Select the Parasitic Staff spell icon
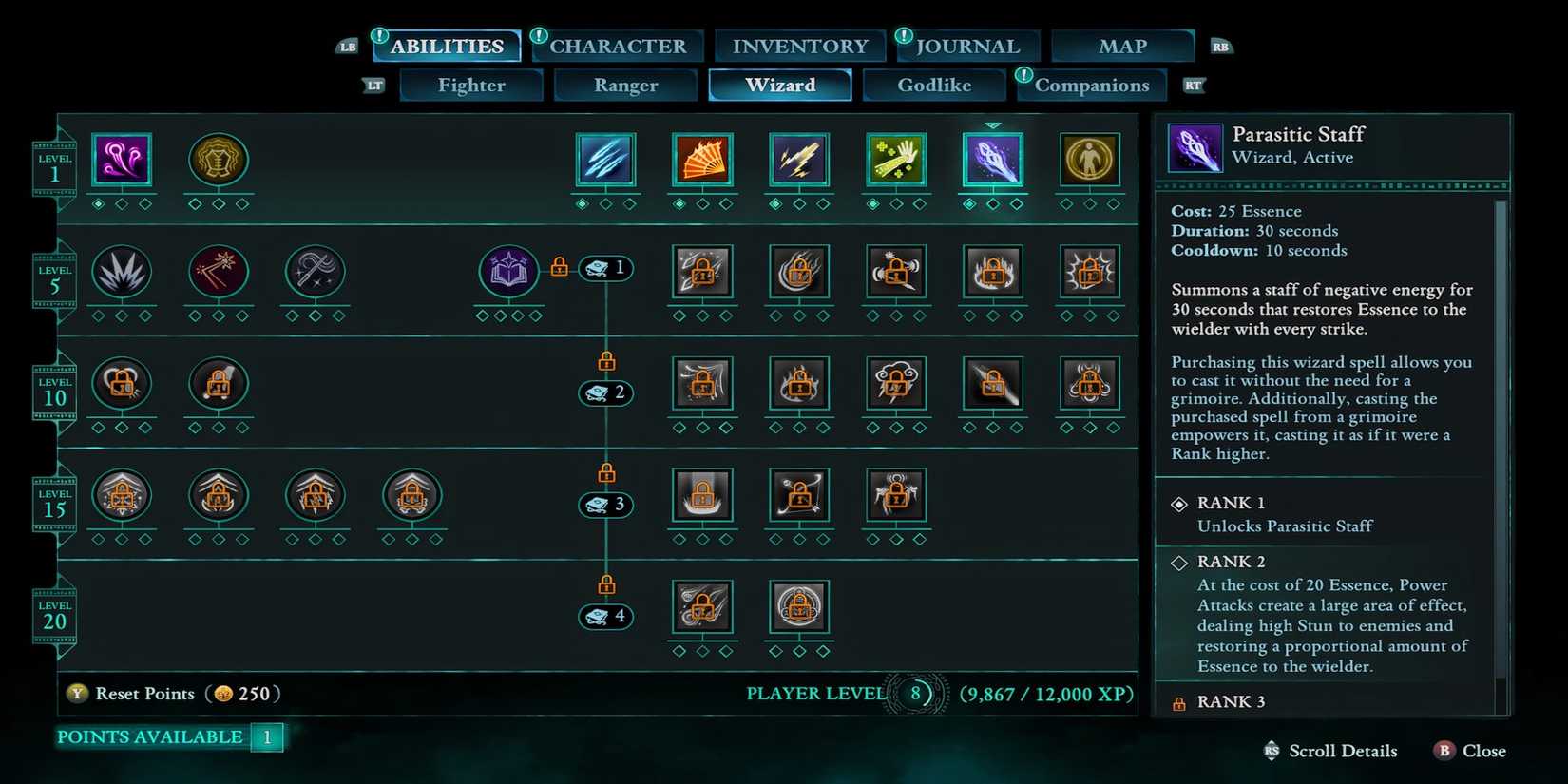Image resolution: width=1568 pixels, height=784 pixels. coord(993,160)
